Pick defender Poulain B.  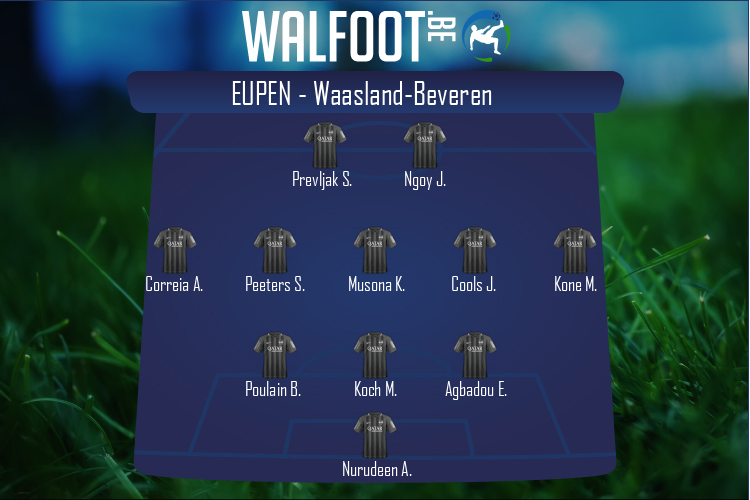click(x=274, y=356)
